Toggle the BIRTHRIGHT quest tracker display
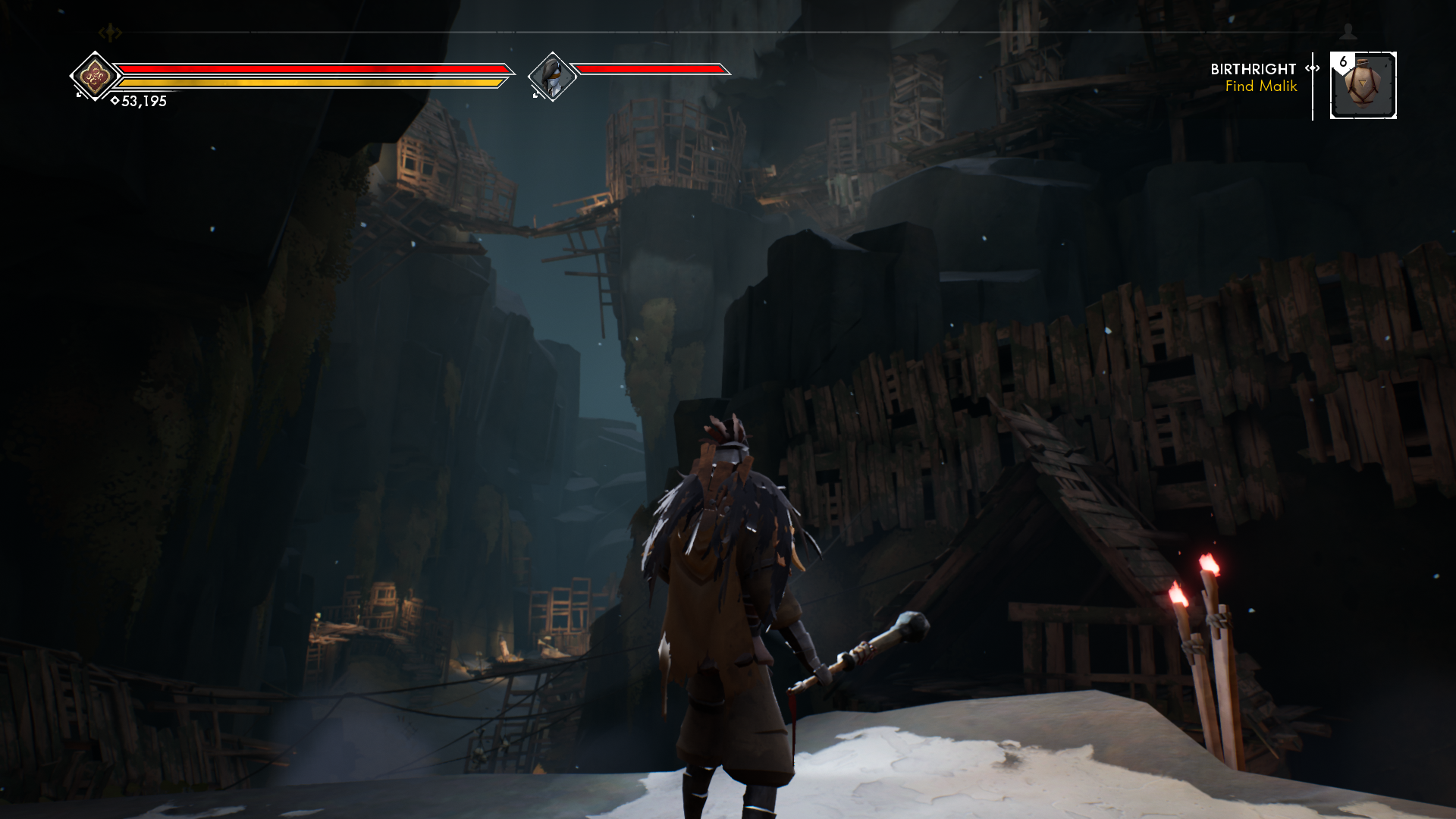 pyautogui.click(x=1254, y=69)
